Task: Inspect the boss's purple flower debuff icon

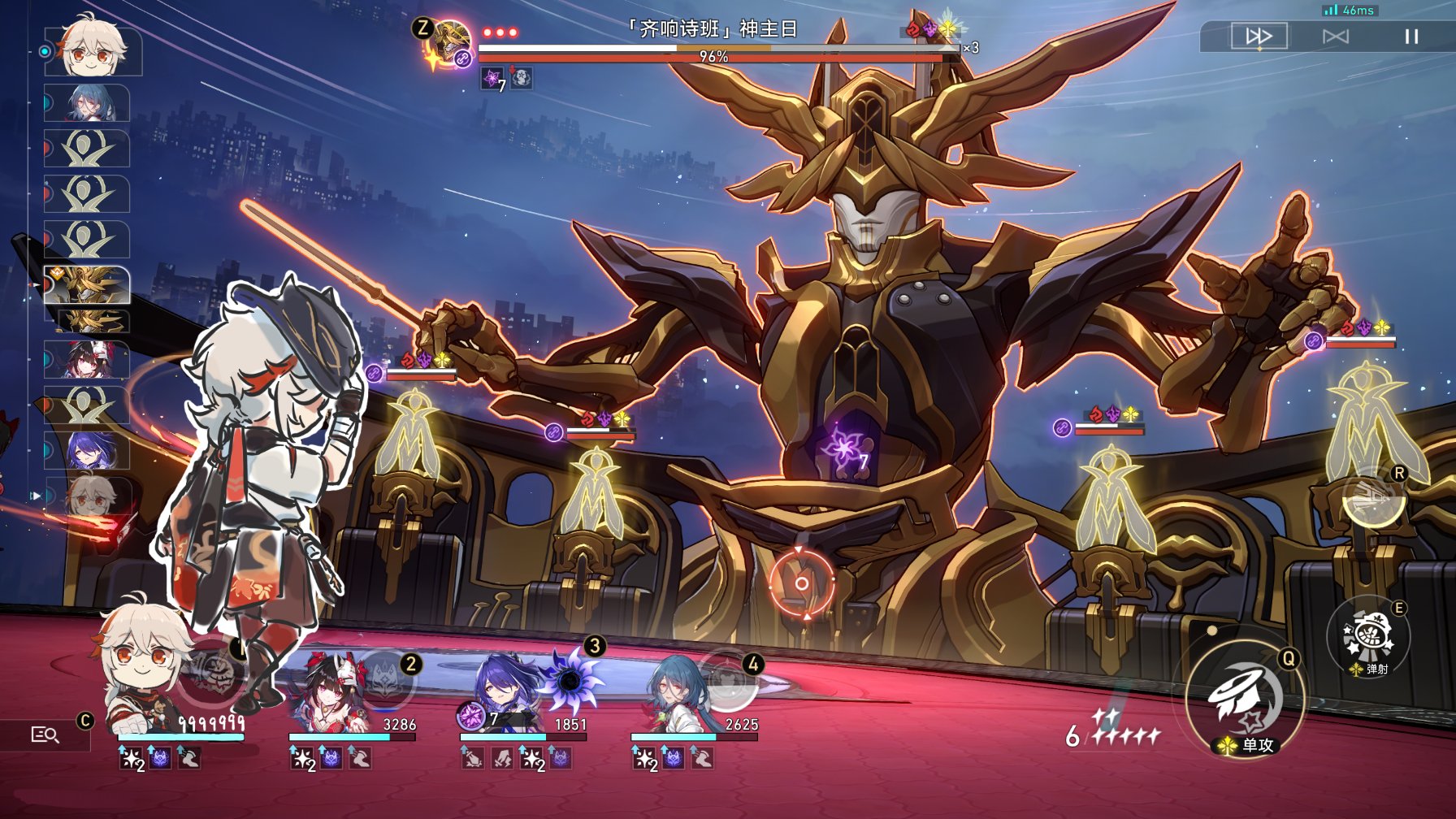Action: 492,78
